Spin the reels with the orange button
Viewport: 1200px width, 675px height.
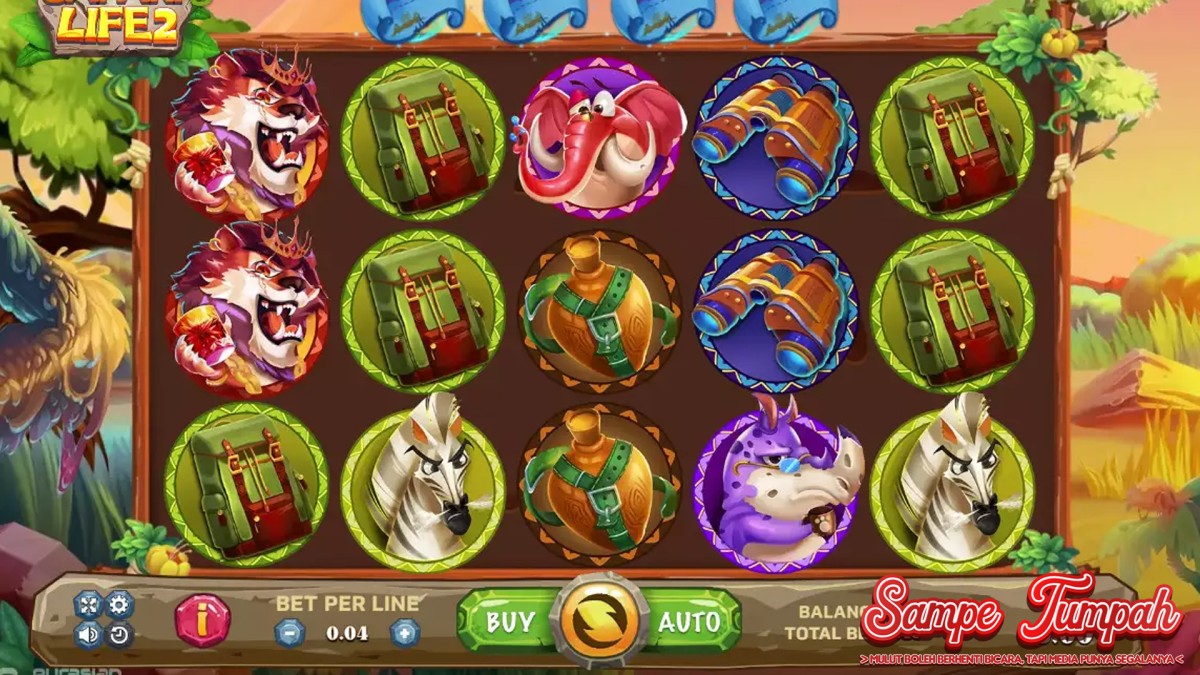[x=599, y=621]
